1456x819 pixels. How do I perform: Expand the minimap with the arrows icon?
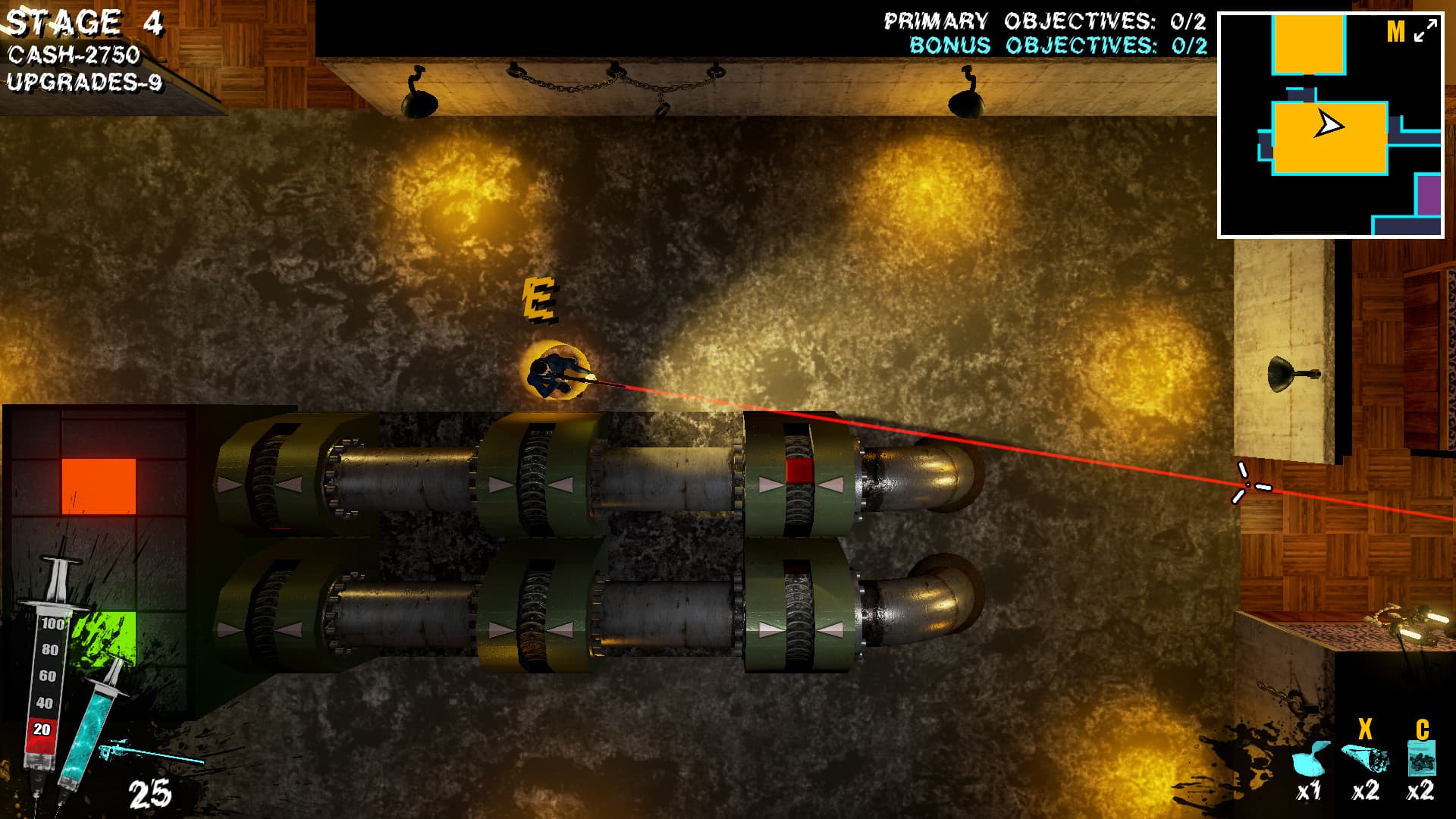(x=1426, y=31)
